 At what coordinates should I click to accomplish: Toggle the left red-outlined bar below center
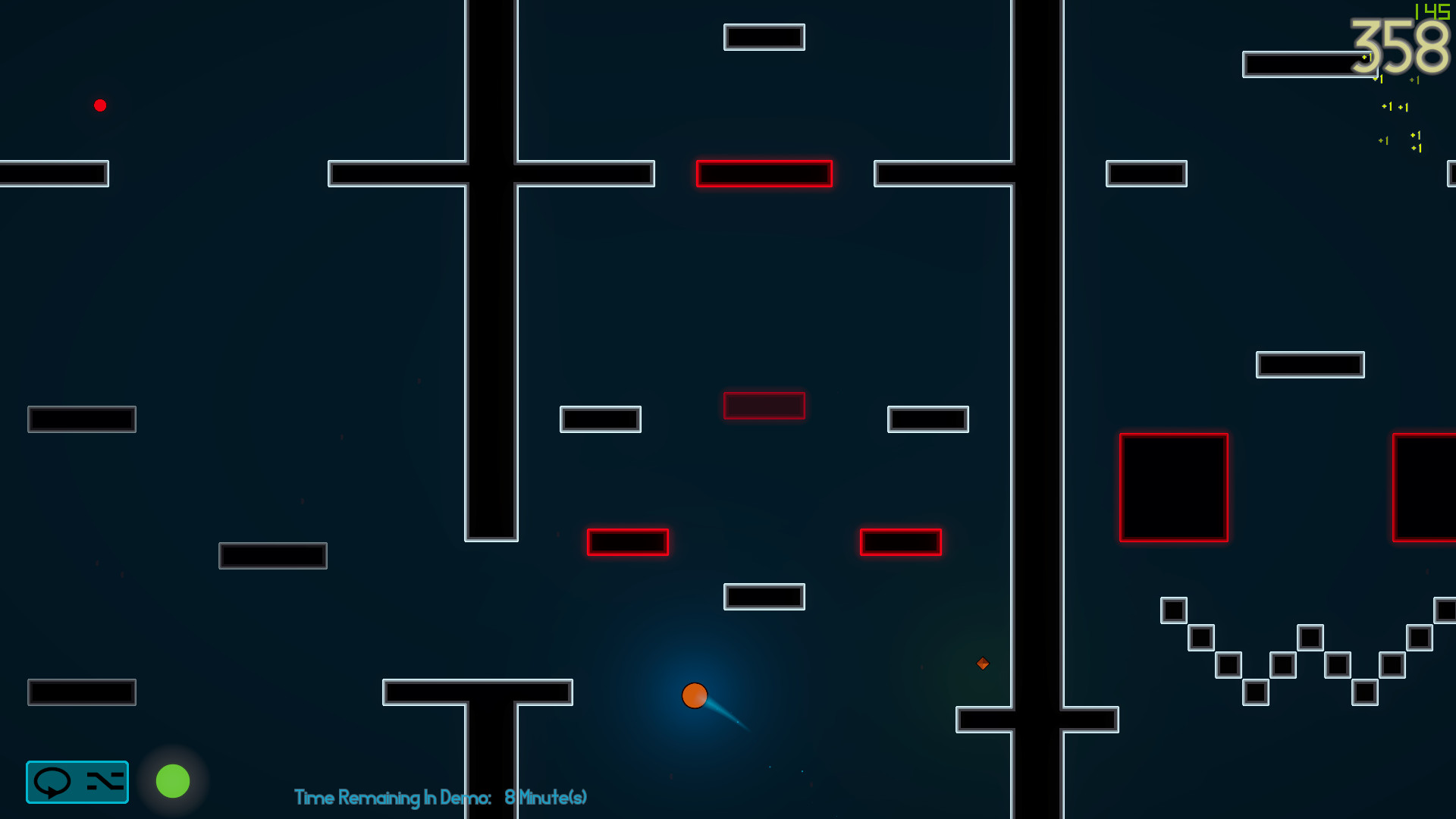tap(627, 542)
